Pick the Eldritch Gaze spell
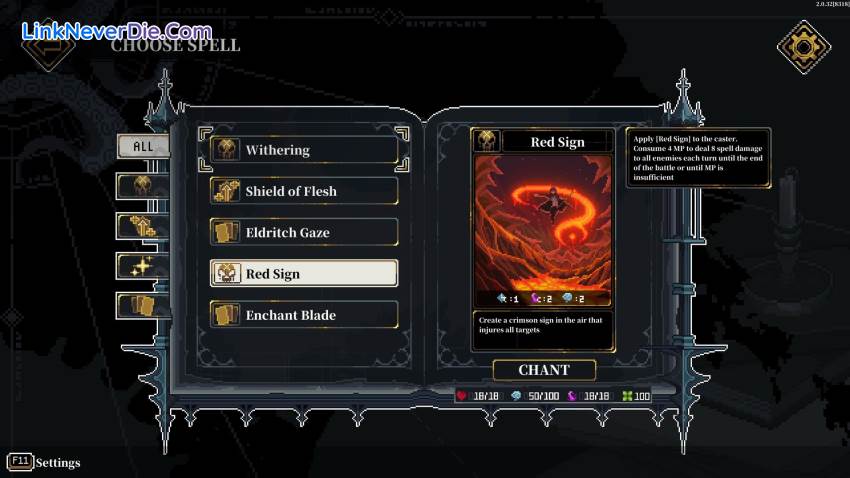Screen dimensions: 850x478 (x=304, y=232)
